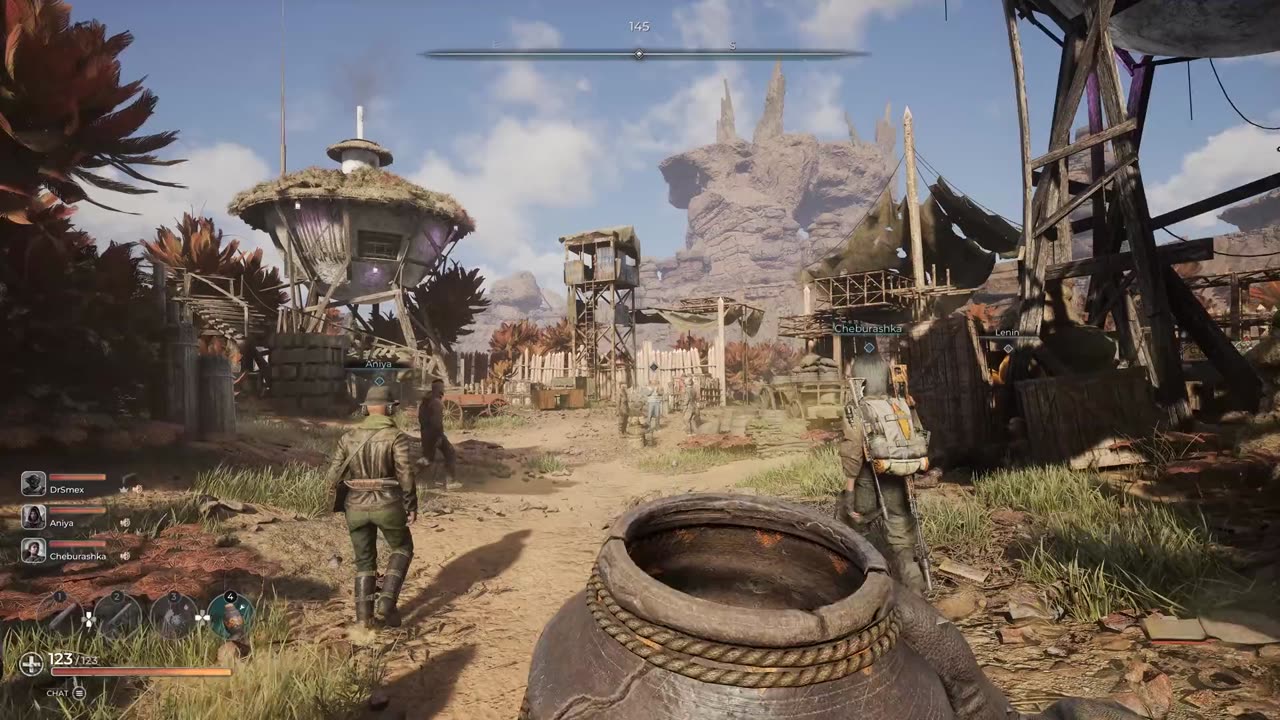This screenshot has height=720, width=1280.
Task: Select weapon slot 2 on the hotbar
Action: (x=118, y=614)
